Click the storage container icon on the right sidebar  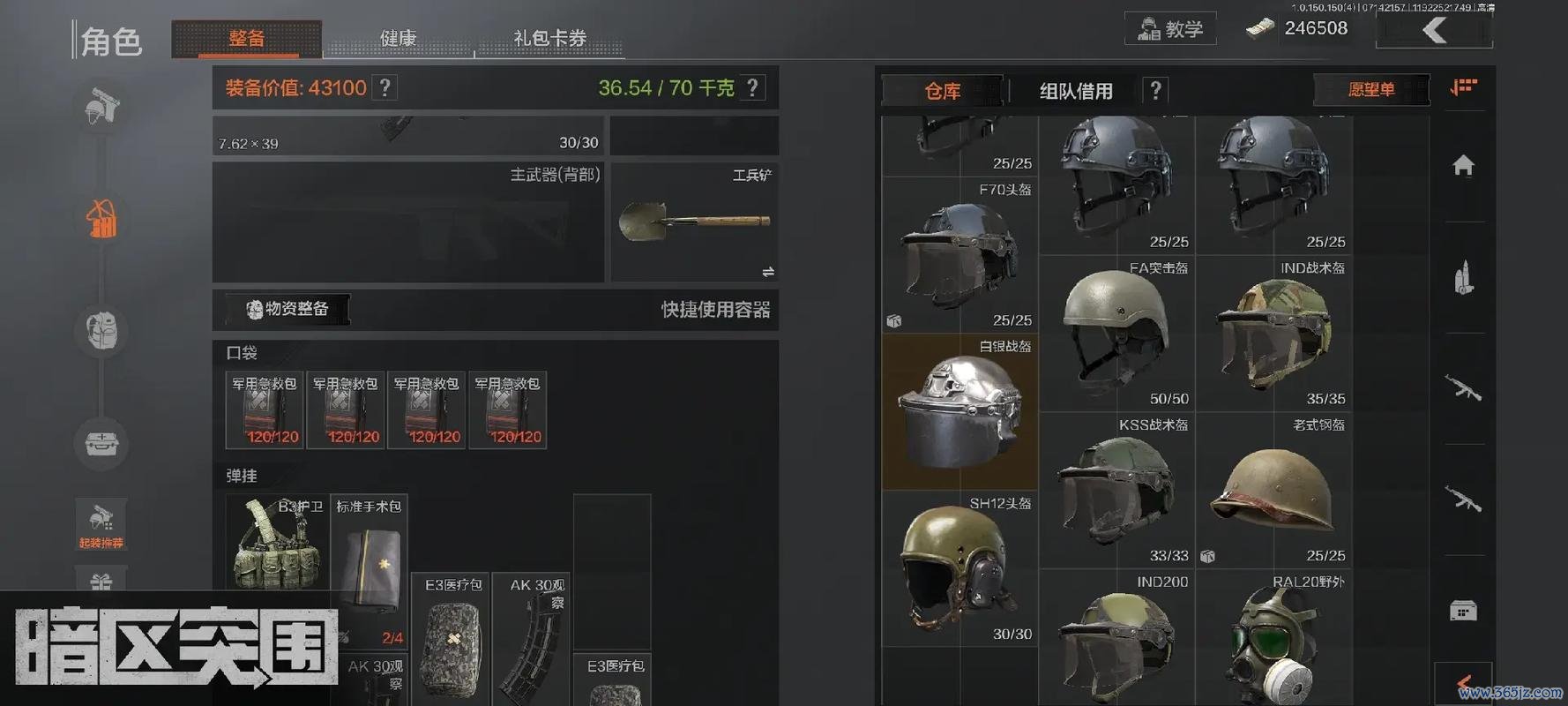pos(1465,609)
